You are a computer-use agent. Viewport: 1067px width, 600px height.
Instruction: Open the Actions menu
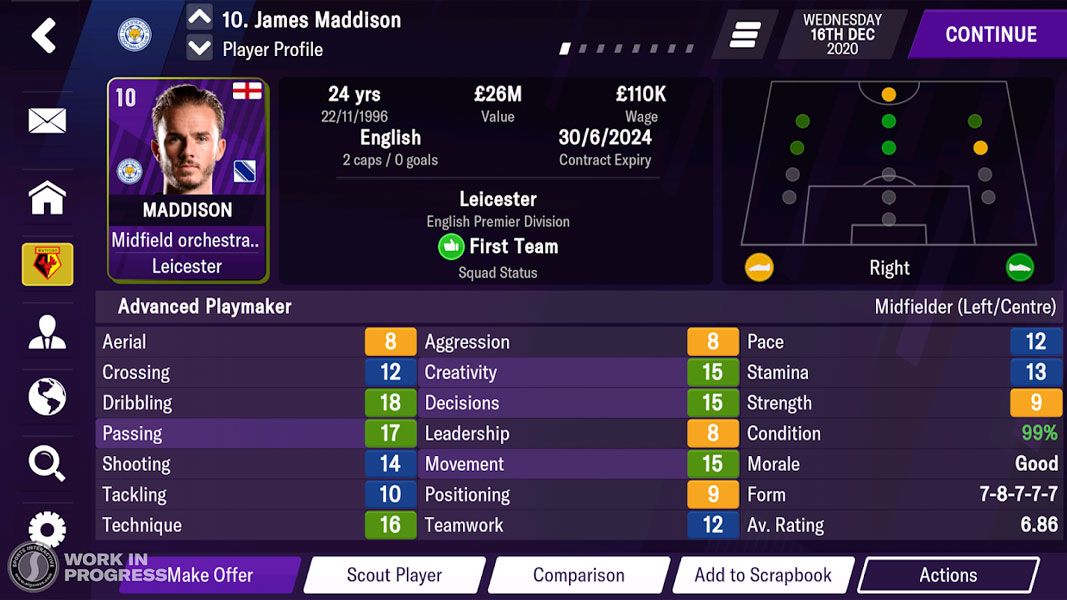947,575
